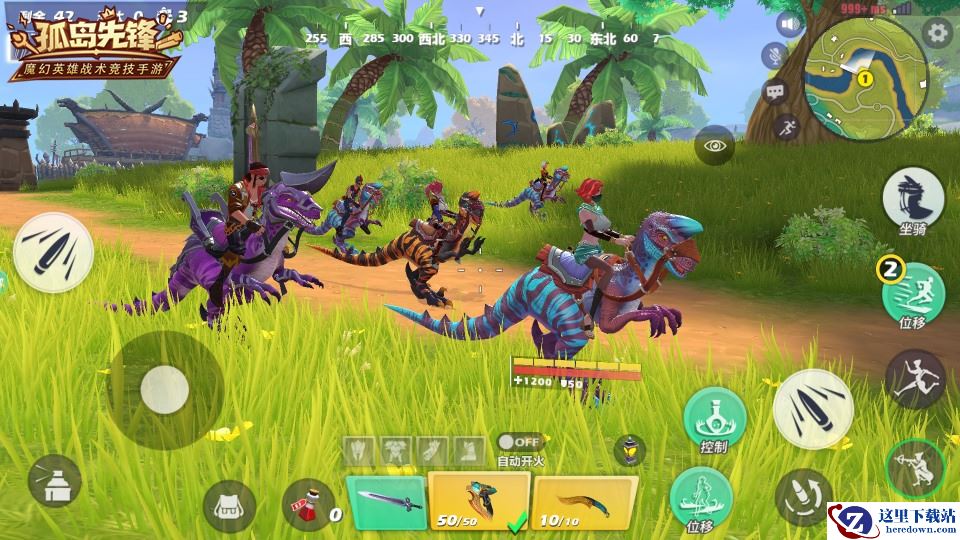Image resolution: width=960 pixels, height=540 pixels.
Task: Tap the small running figure icon
Action: click(786, 127)
